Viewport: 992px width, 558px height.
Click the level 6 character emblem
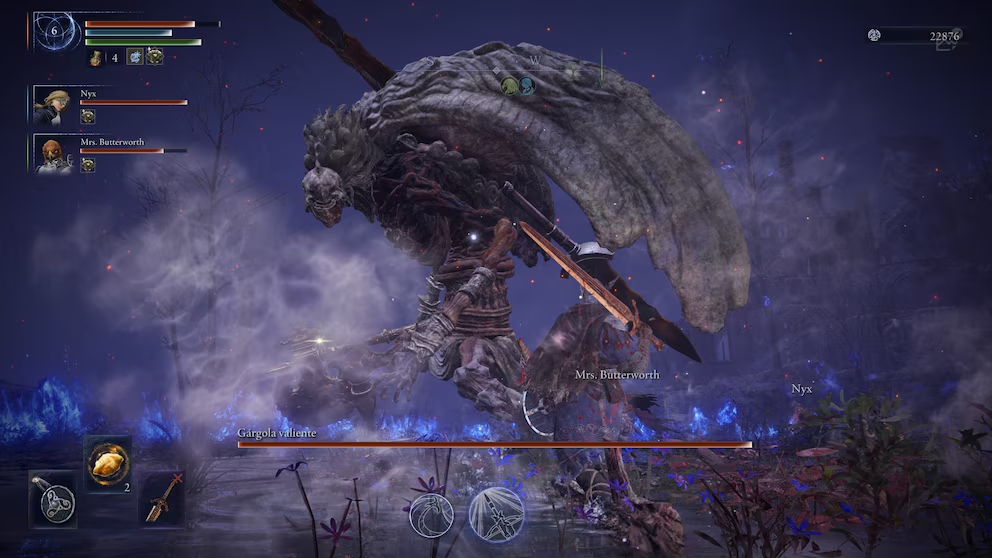tap(57, 32)
